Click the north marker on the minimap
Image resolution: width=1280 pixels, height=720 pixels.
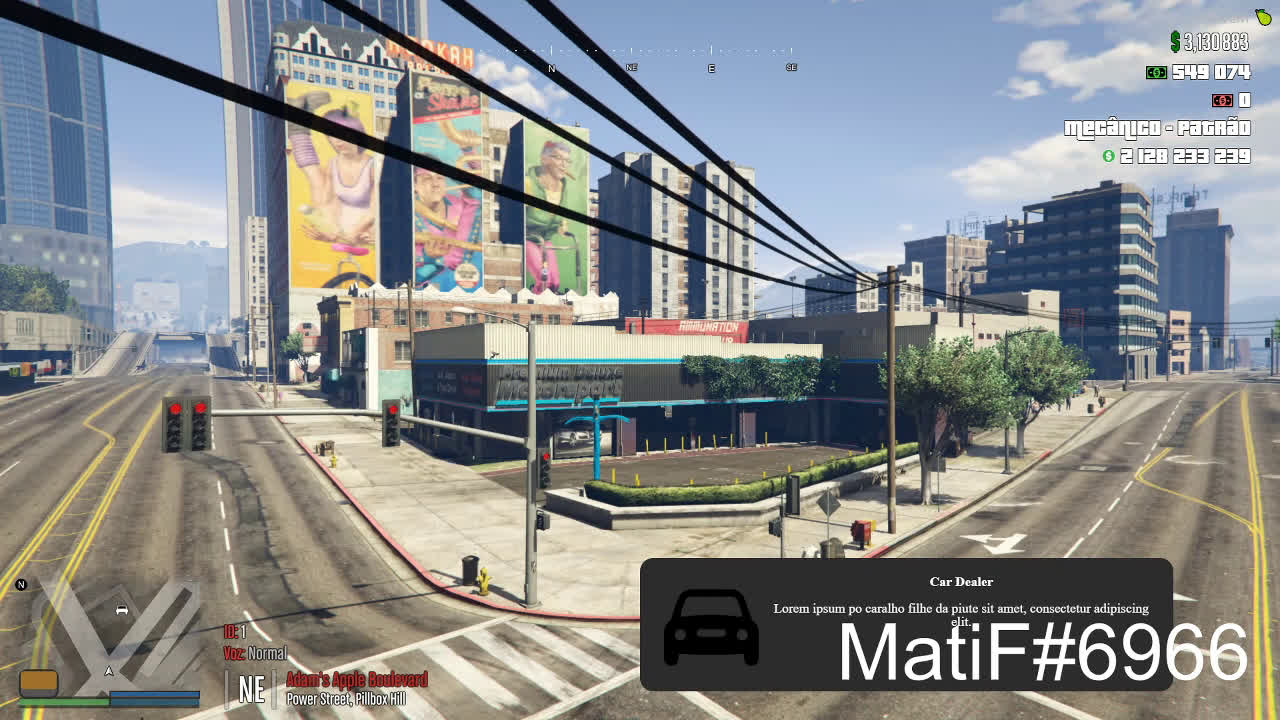click(21, 585)
